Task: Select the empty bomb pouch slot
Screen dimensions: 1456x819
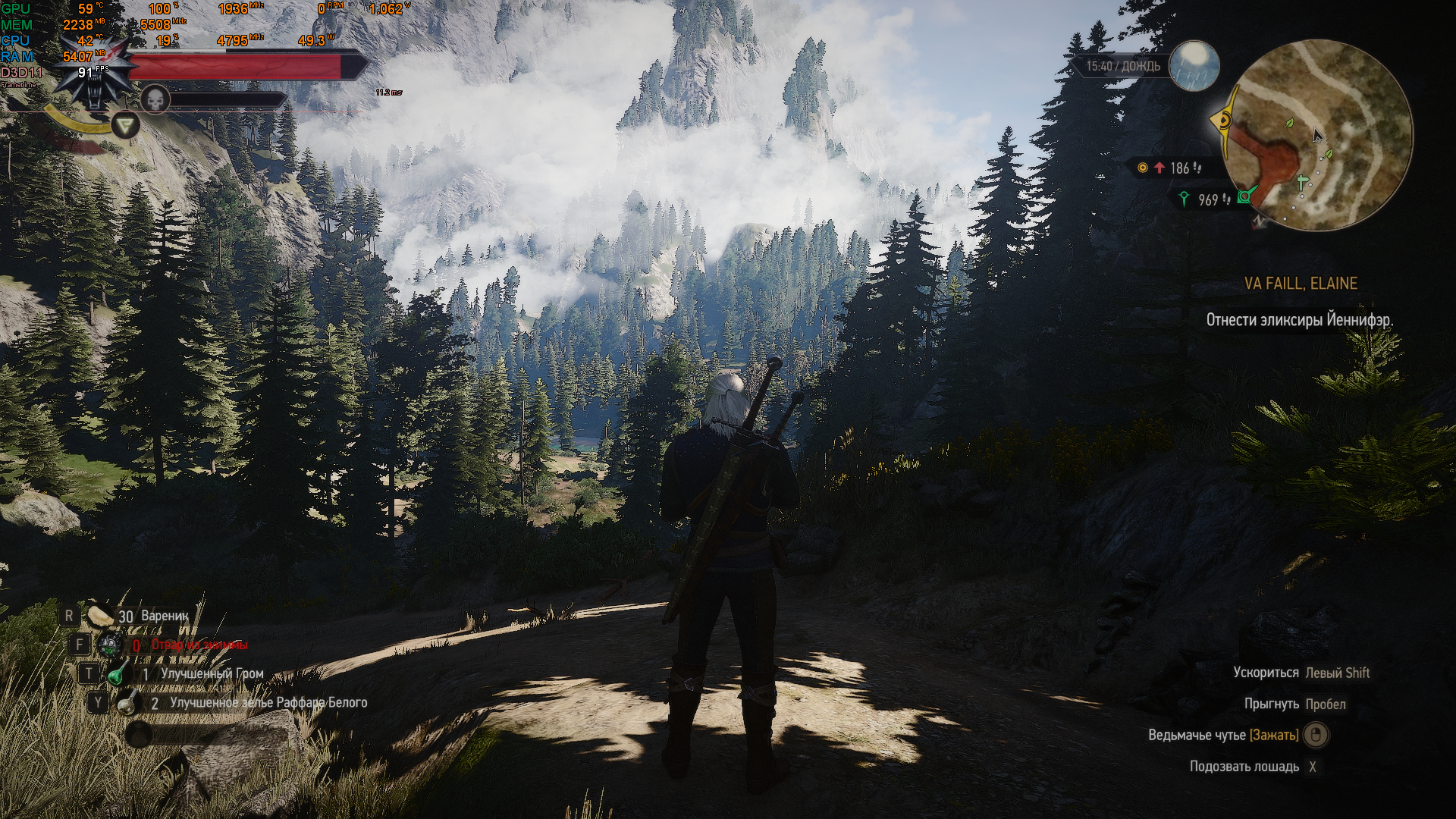Action: pyautogui.click(x=139, y=733)
